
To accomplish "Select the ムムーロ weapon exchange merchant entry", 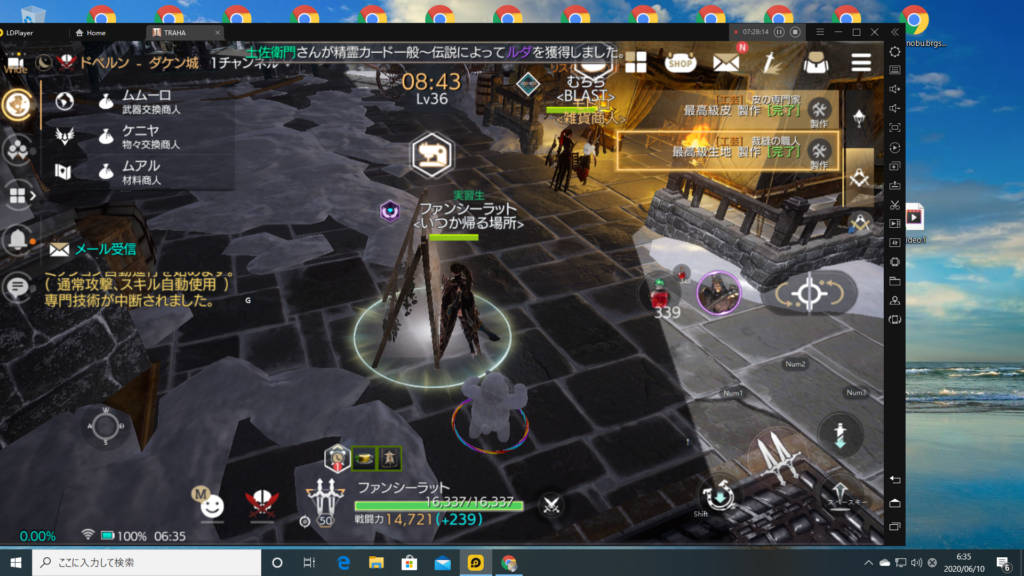I will click(139, 102).
